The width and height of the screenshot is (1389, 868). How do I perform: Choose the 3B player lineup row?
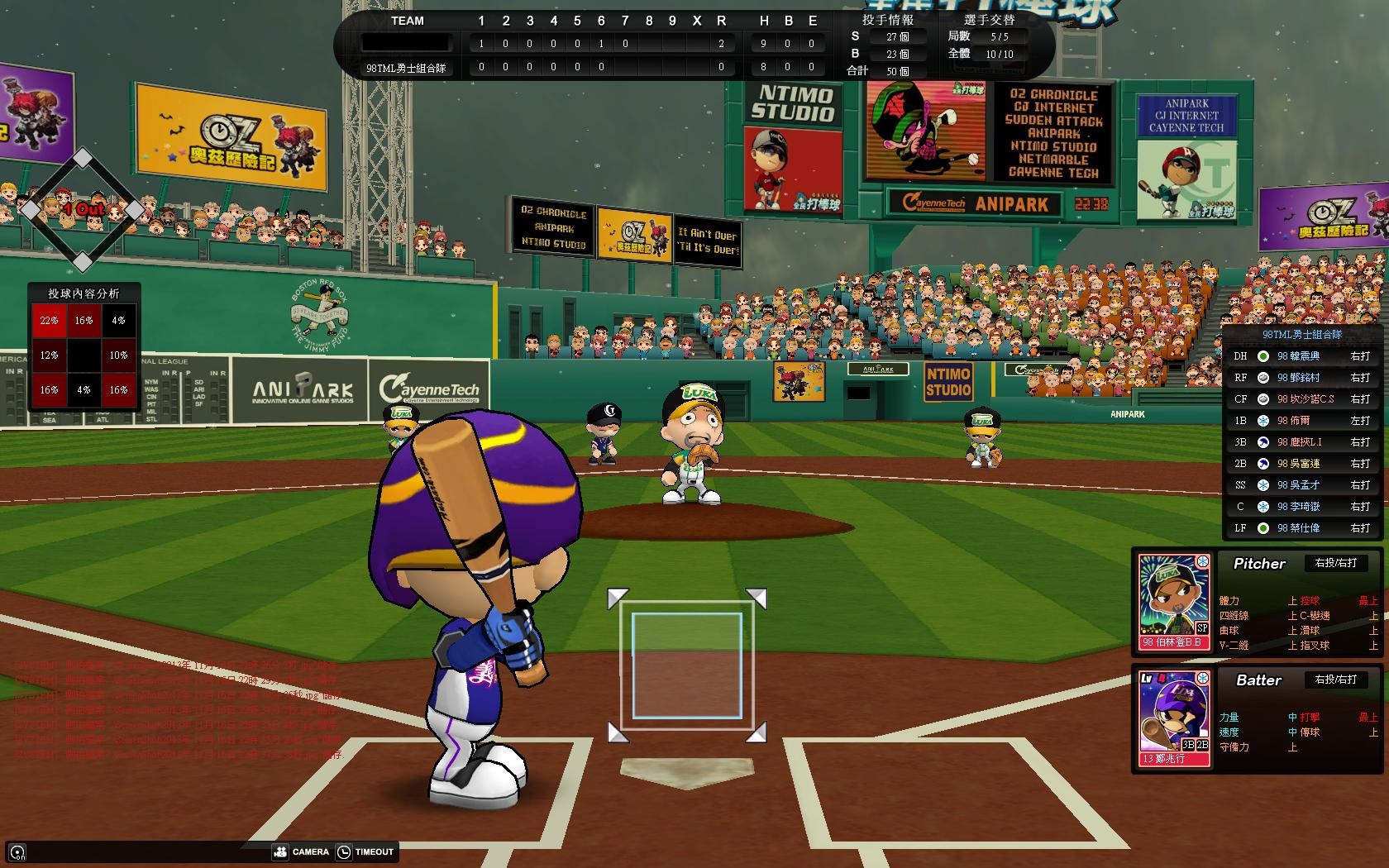click(x=1301, y=442)
